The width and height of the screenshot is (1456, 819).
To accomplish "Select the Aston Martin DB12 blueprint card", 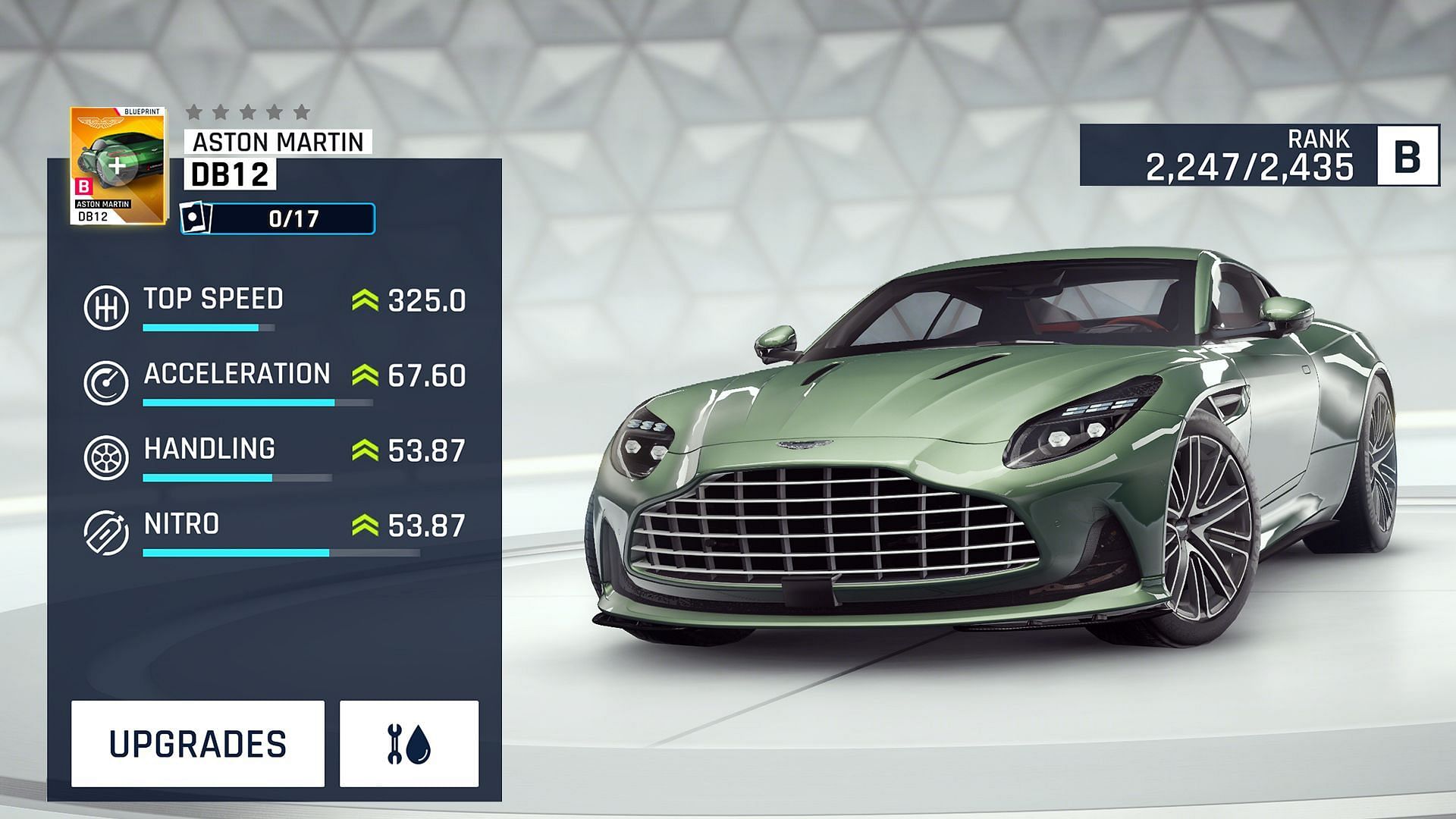I will click(118, 166).
